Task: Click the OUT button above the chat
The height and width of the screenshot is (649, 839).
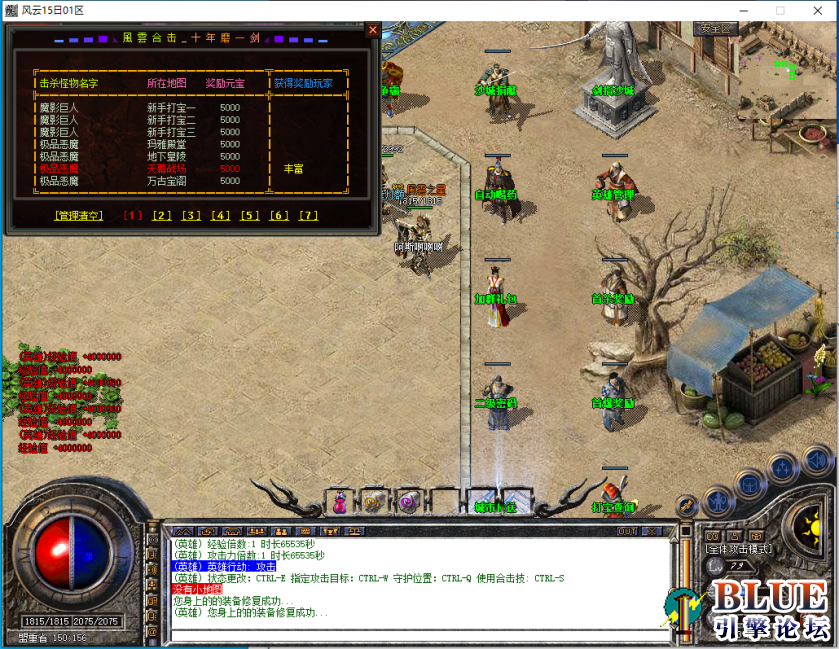Action: click(627, 531)
